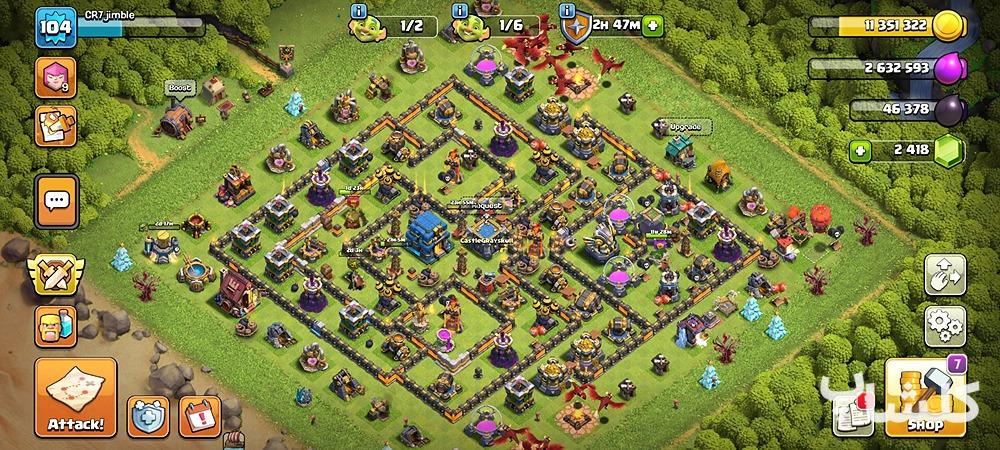Open shield info above the shield timer
The width and height of the screenshot is (1000, 450).
coord(569,10)
